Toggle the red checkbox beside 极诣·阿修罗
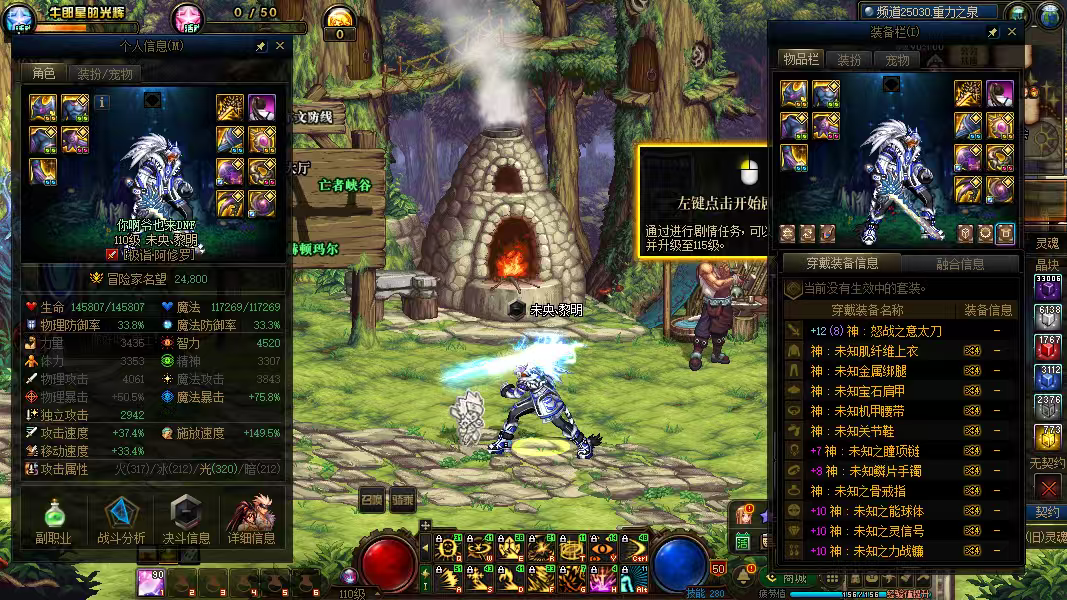1067x600 pixels. click(112, 255)
